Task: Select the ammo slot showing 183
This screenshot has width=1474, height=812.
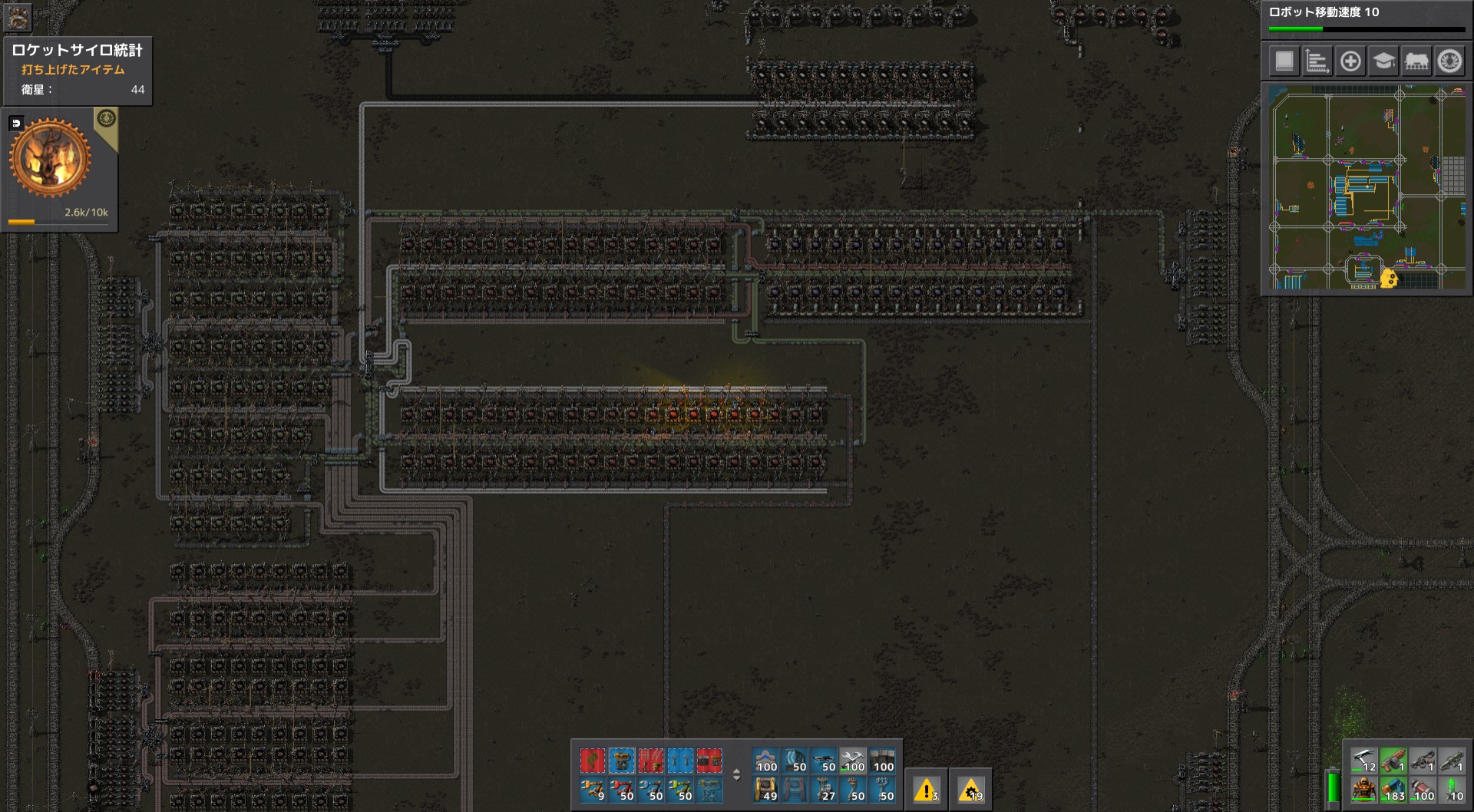Action: [x=1393, y=791]
